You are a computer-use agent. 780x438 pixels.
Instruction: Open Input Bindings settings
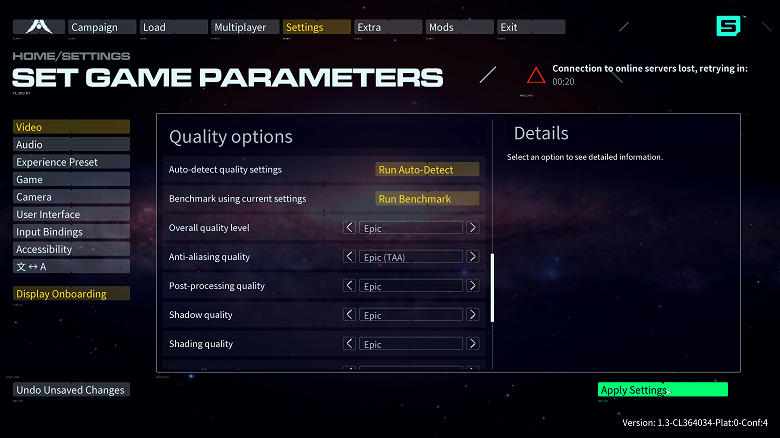pyautogui.click(x=71, y=232)
